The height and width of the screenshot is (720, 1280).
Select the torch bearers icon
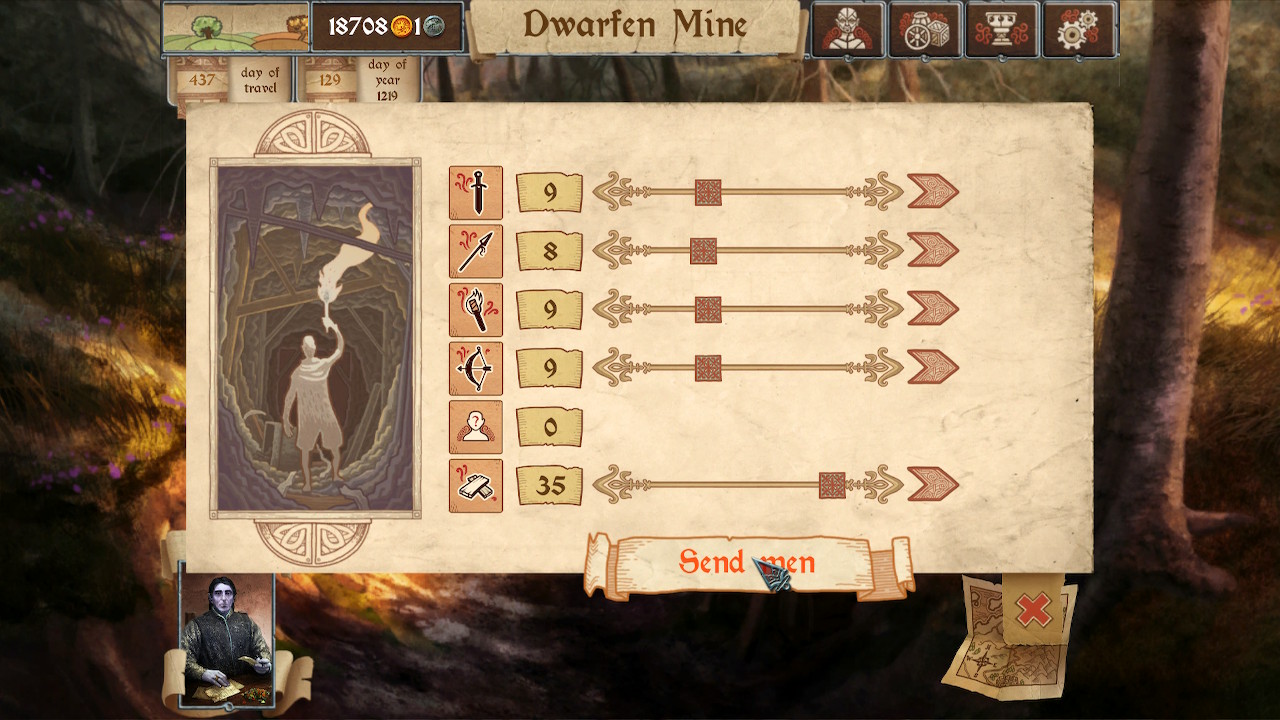[x=476, y=308]
